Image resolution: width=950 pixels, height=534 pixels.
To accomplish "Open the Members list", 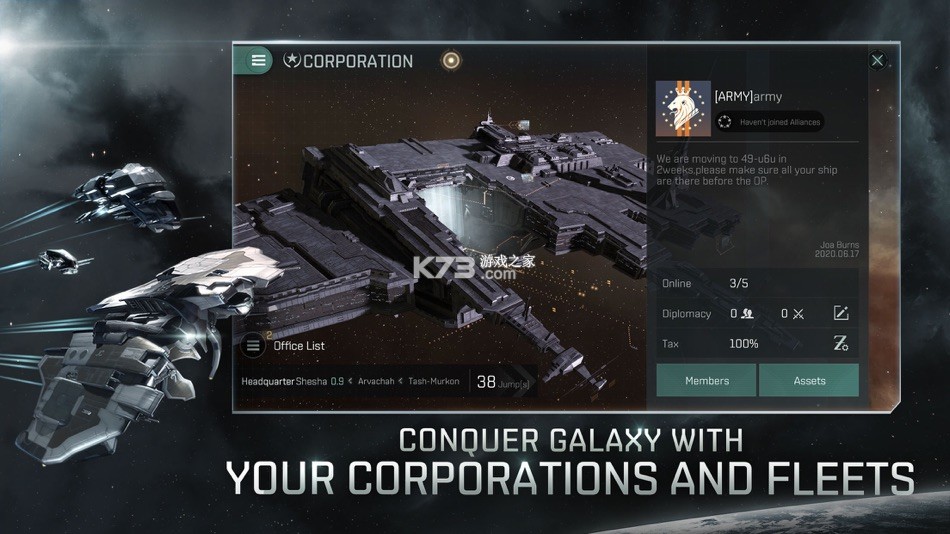I will click(x=706, y=380).
